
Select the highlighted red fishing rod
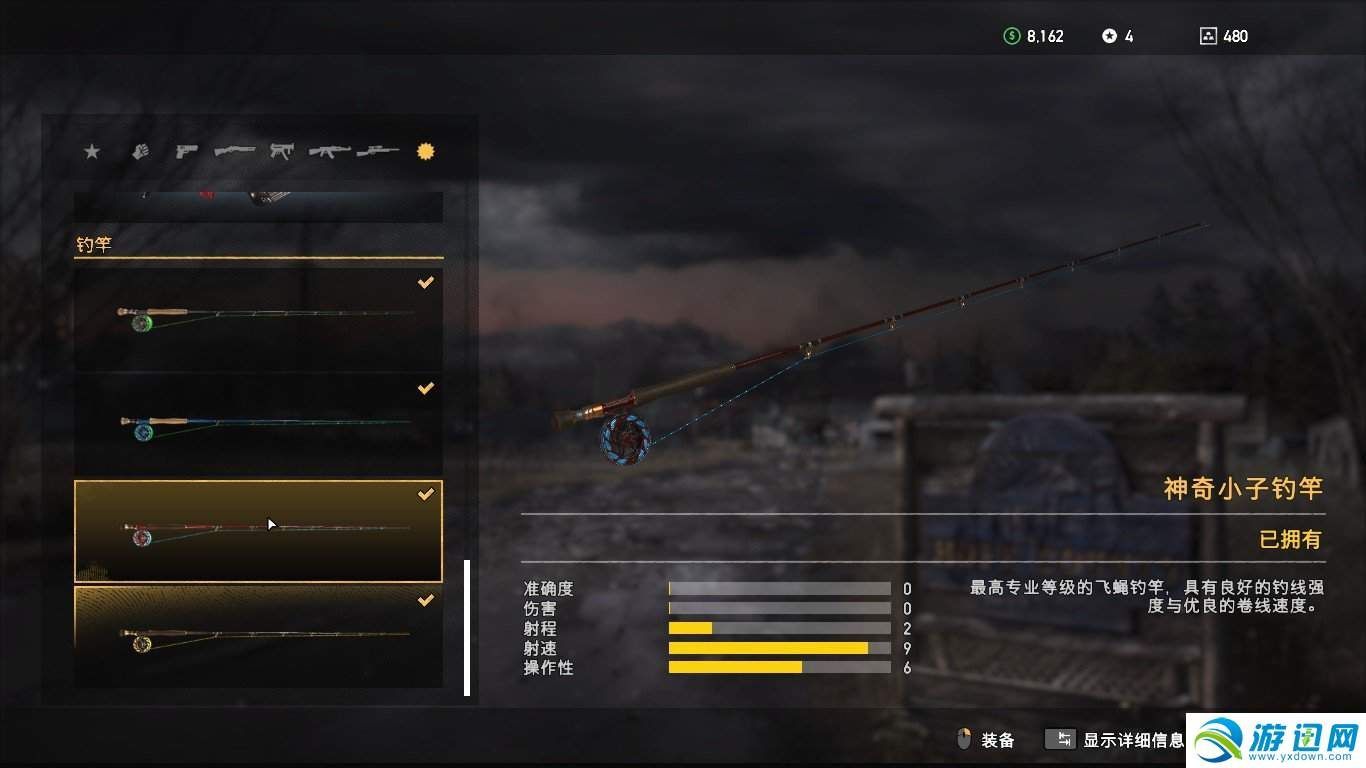point(258,531)
